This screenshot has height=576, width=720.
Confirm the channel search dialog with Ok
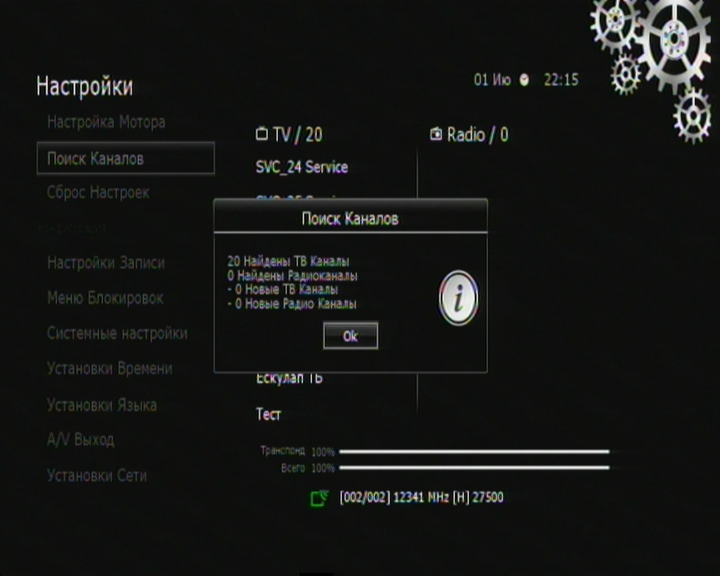point(350,336)
